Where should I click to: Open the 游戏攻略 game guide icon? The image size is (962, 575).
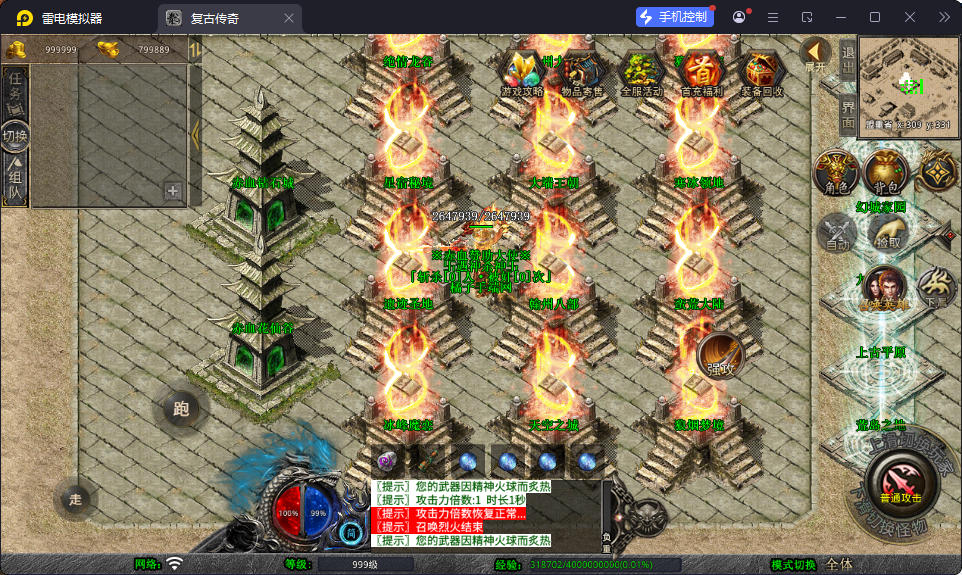[522, 72]
